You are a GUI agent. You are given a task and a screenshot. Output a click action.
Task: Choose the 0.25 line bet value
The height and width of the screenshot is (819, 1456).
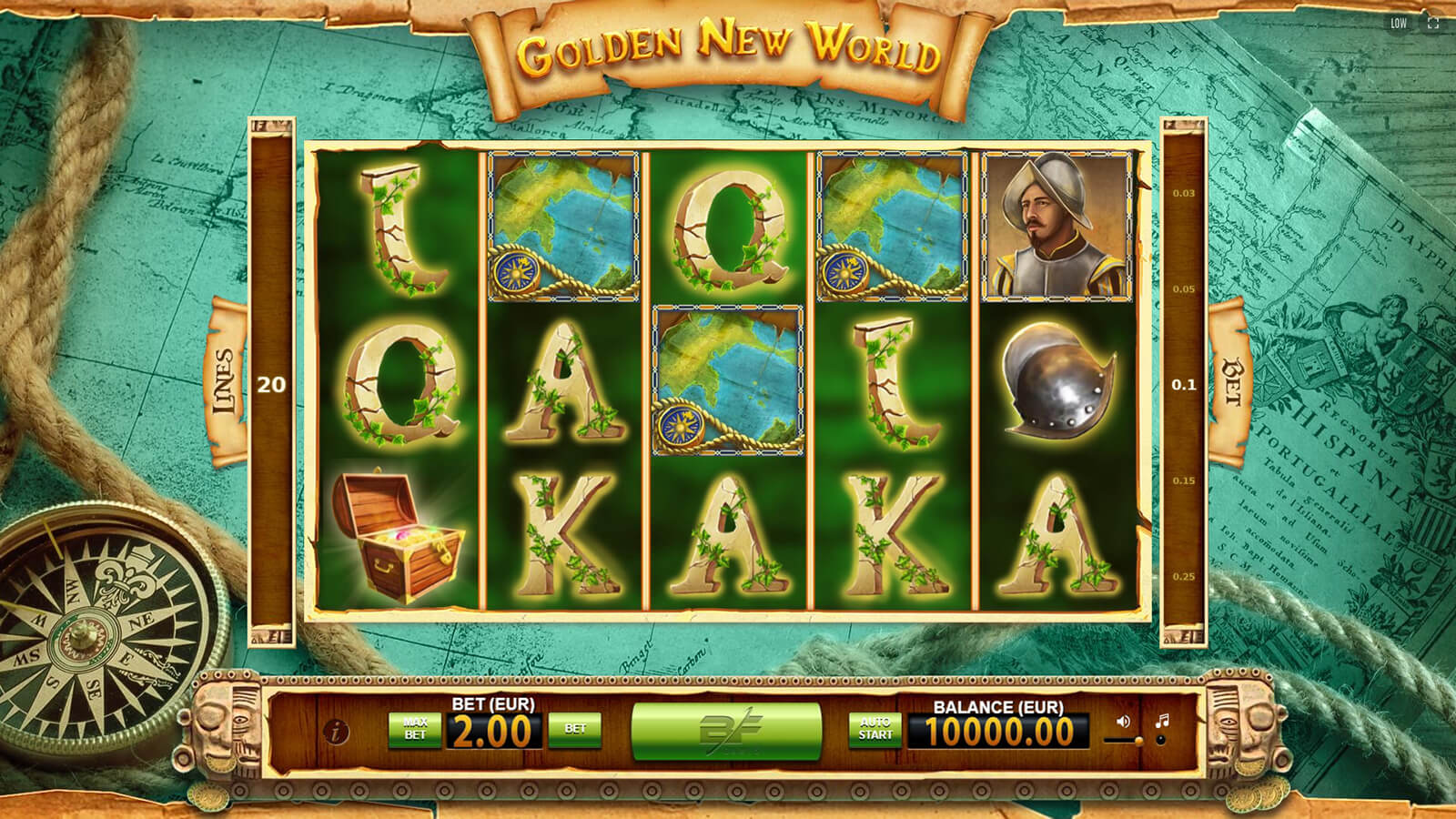(x=1184, y=577)
